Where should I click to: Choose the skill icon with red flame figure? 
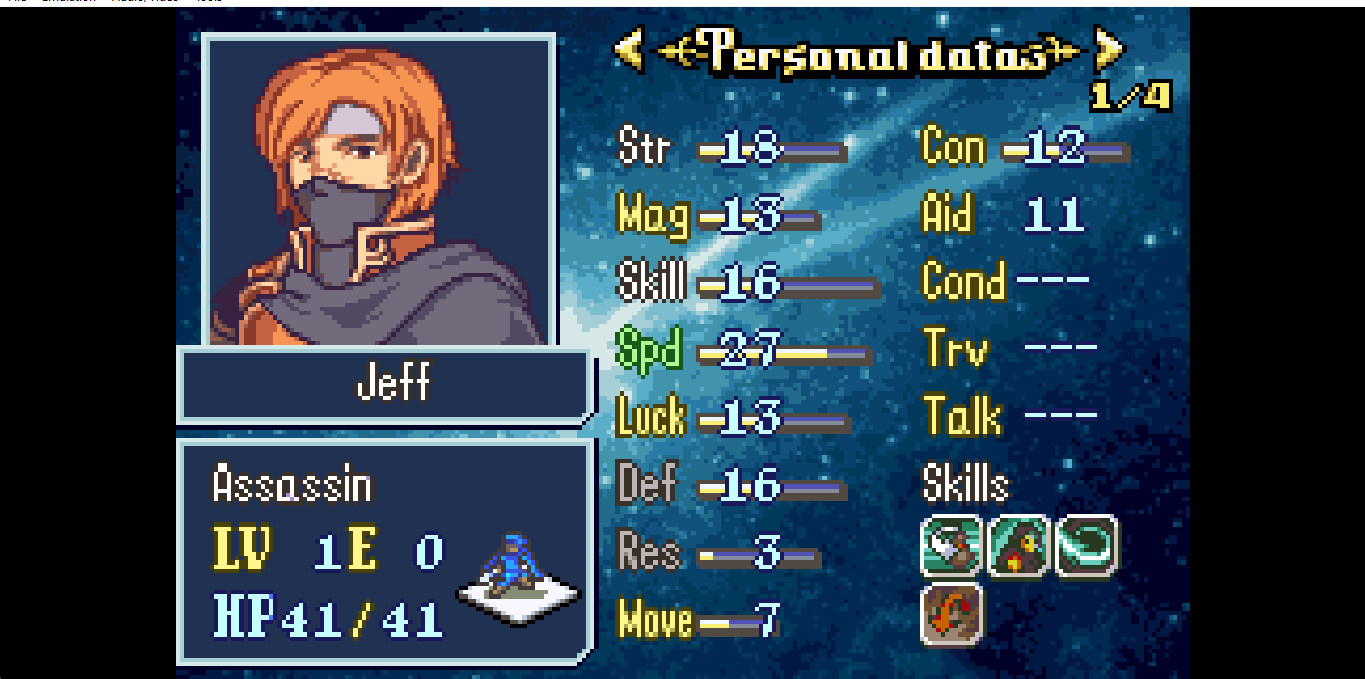coord(1018,546)
